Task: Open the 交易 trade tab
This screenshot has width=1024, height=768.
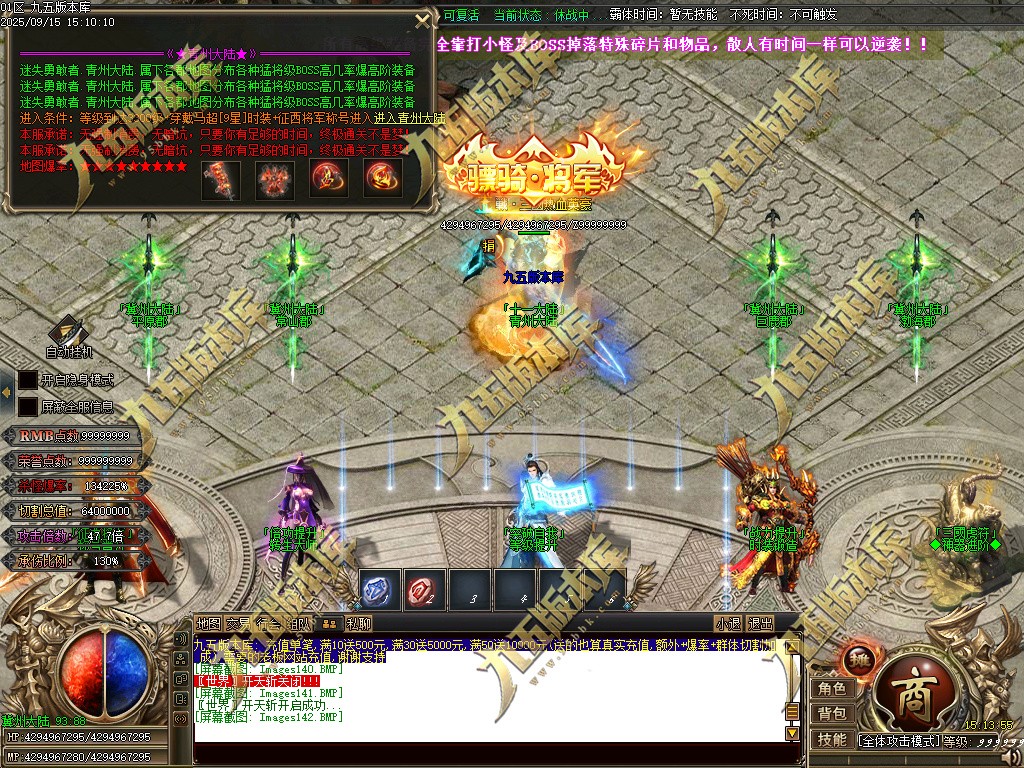Action: 238,624
